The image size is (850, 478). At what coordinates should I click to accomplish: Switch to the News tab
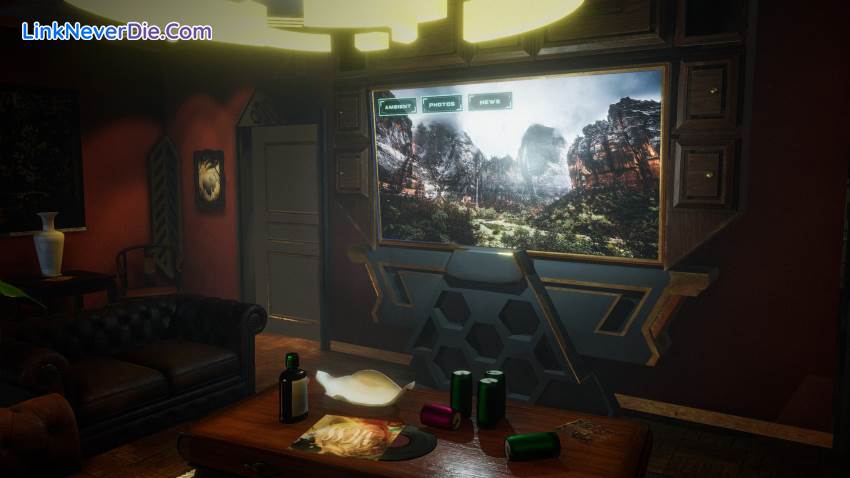489,101
